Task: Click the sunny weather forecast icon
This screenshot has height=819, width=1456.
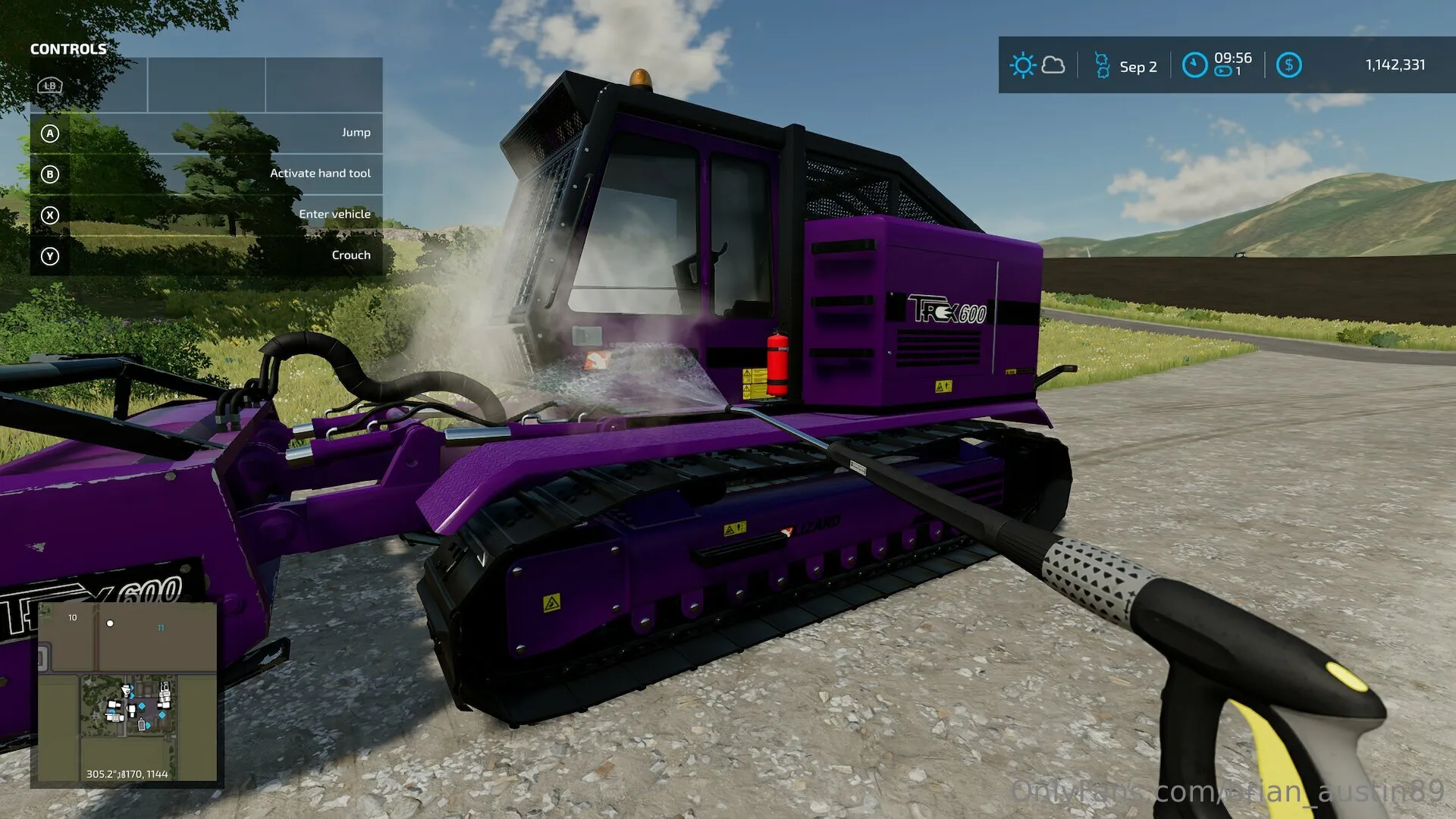Action: click(1022, 65)
